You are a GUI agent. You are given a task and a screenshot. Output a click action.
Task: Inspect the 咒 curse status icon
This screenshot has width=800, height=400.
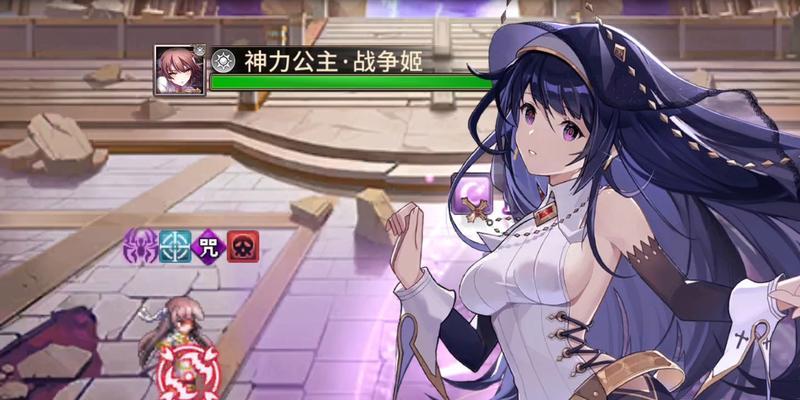[x=210, y=244]
